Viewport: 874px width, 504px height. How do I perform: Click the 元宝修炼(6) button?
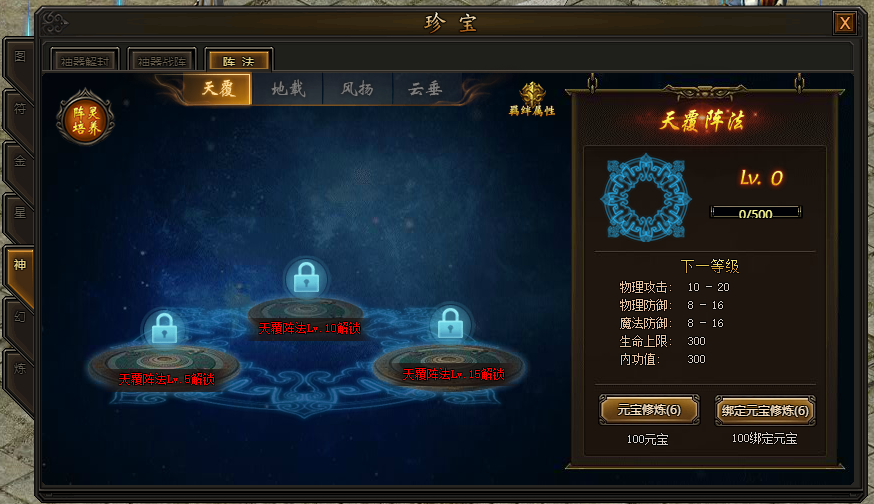click(x=648, y=410)
